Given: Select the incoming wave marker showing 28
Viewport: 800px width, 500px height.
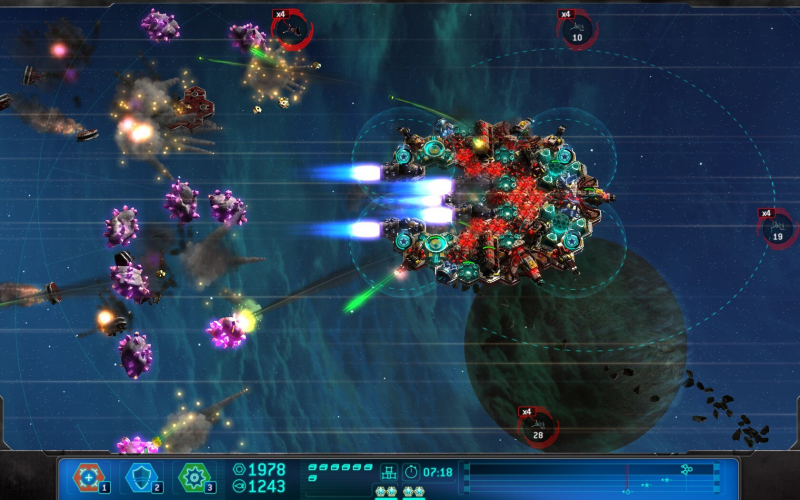Looking at the screenshot, I should pos(539,428).
